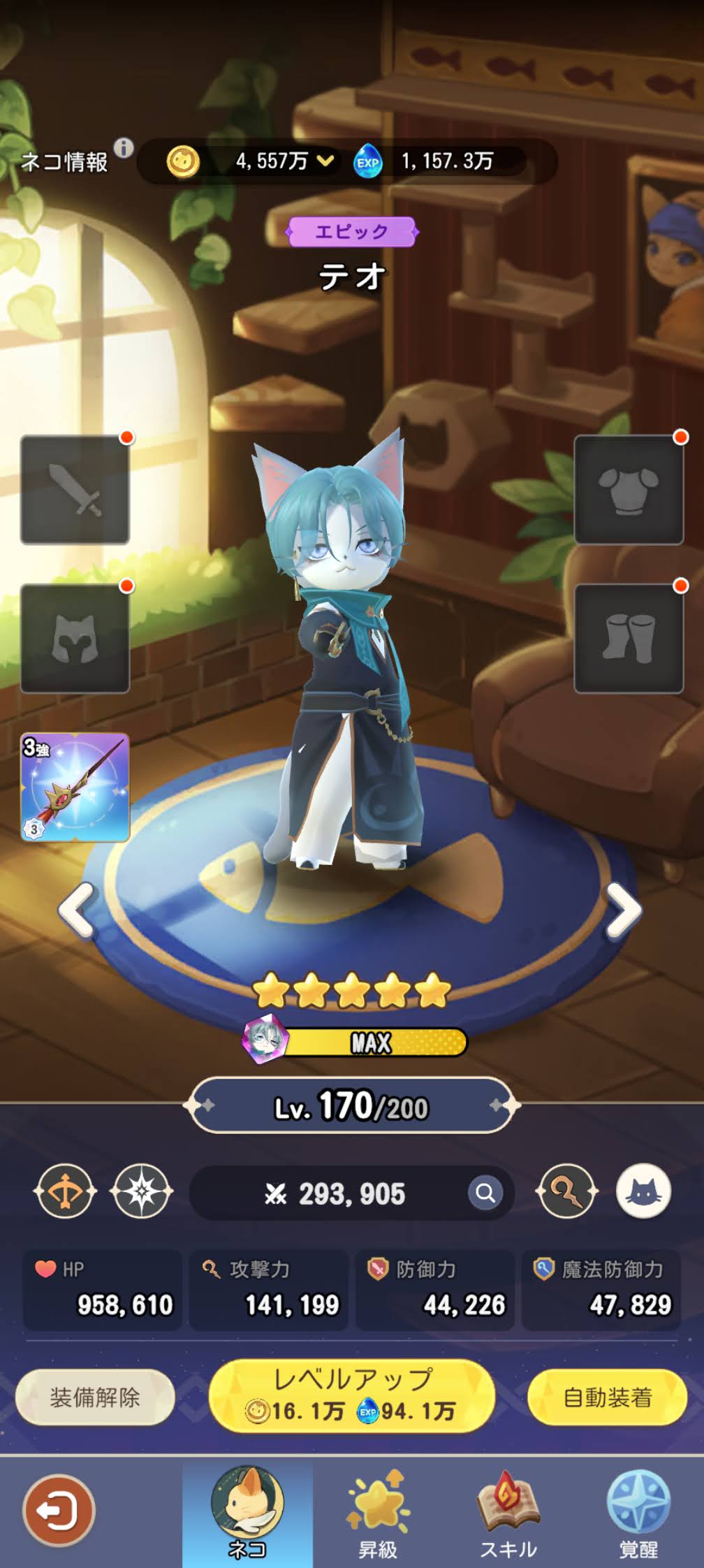Exit using the red back button

click(x=58, y=1511)
